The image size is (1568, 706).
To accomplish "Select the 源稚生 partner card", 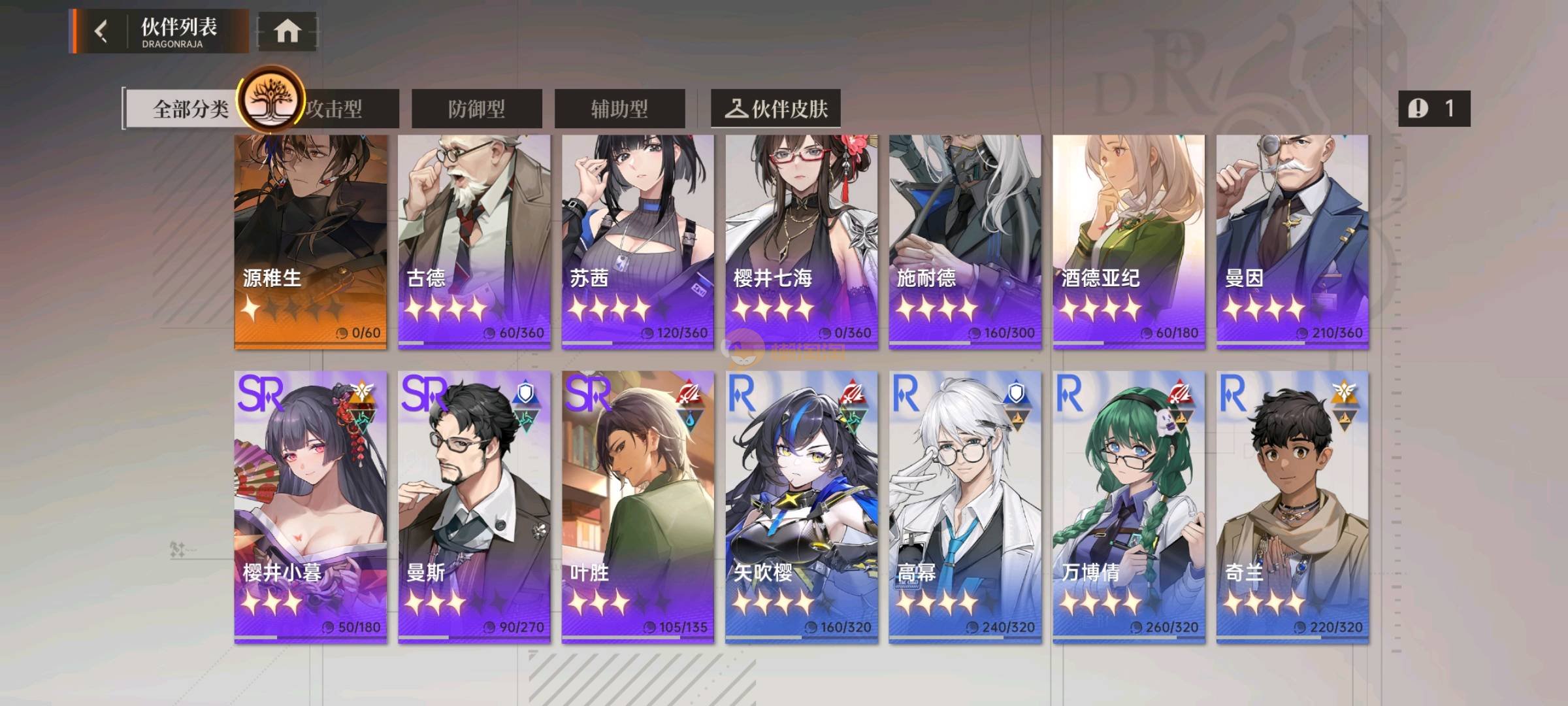I will point(310,242).
